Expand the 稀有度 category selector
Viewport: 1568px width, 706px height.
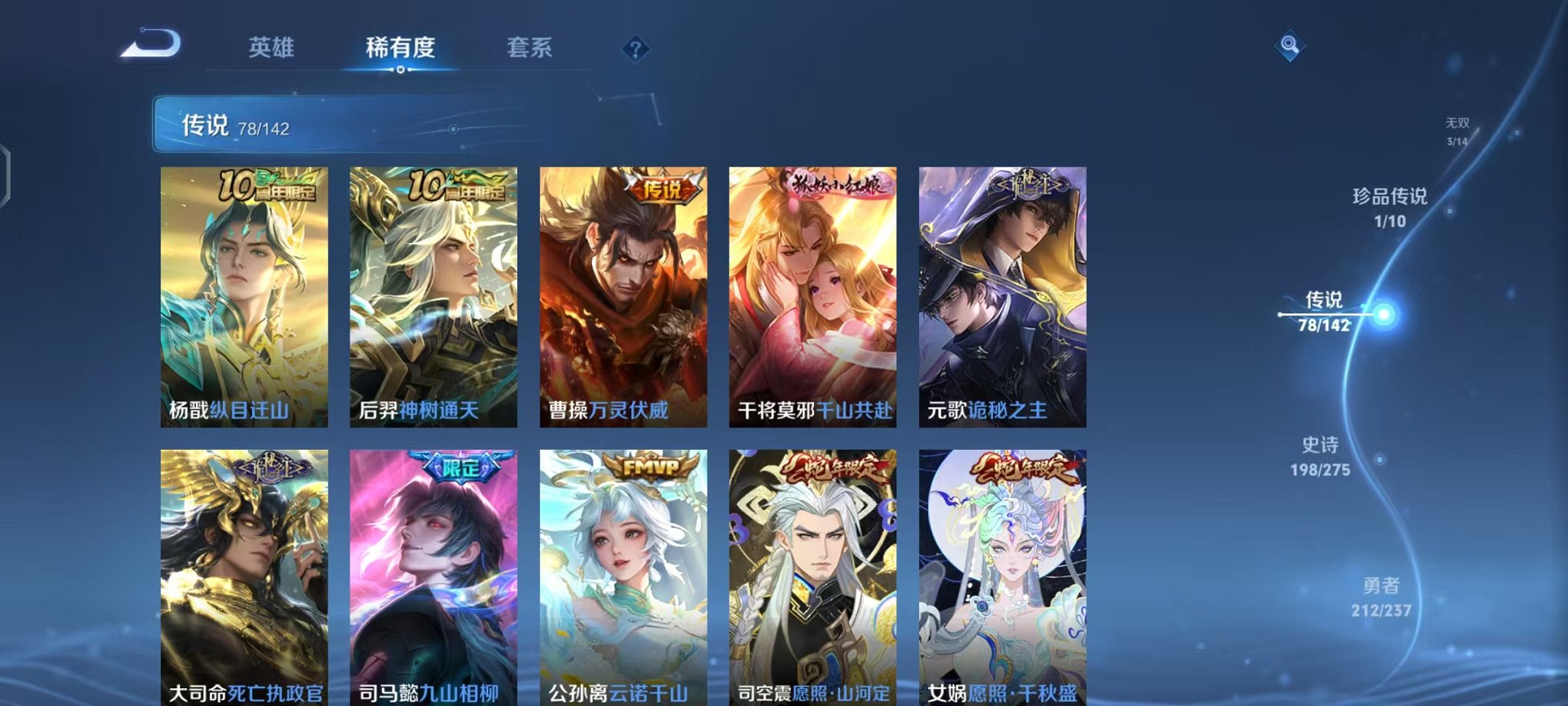click(400, 48)
